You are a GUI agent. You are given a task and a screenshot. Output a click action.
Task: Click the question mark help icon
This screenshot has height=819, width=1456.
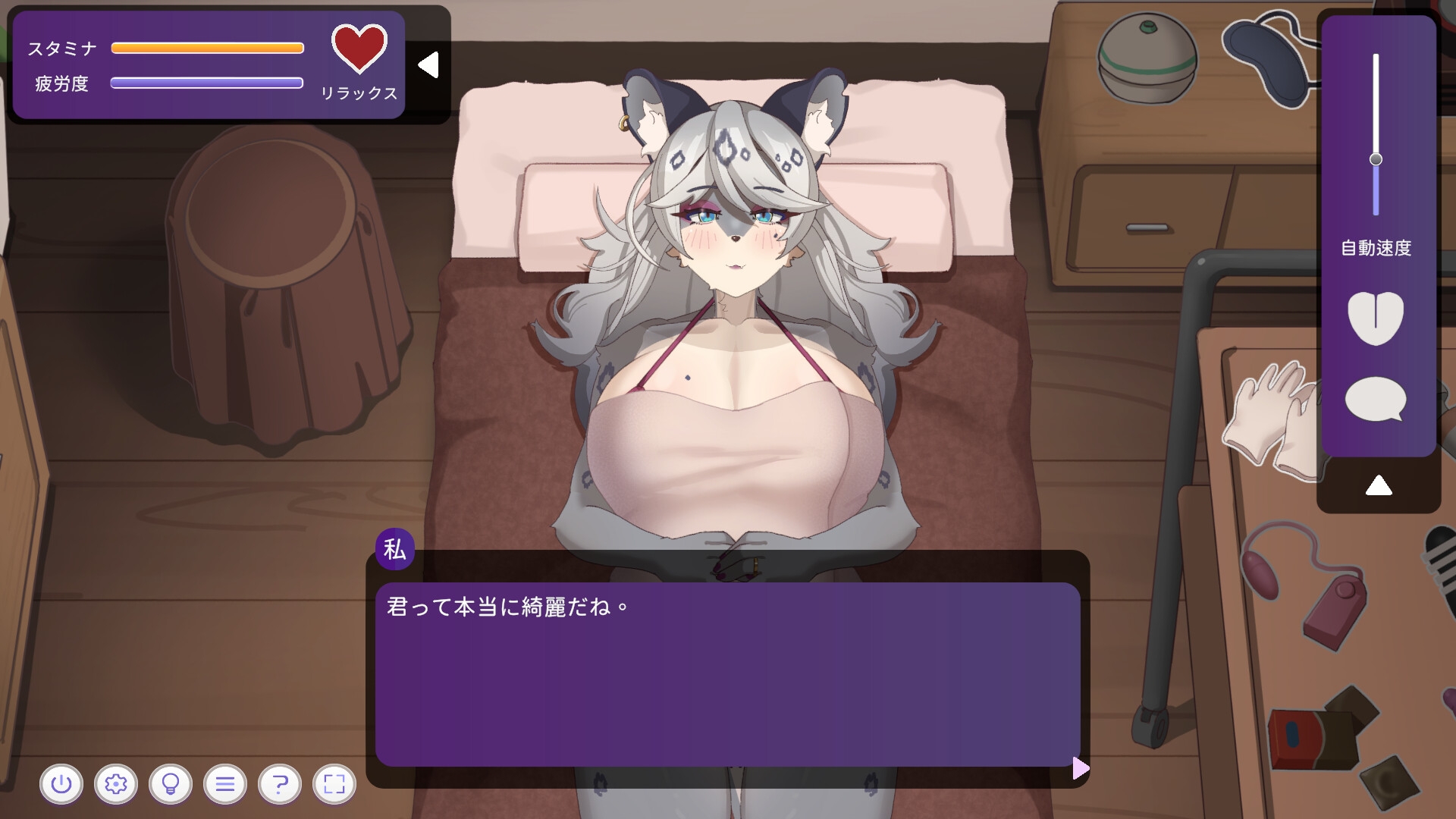pyautogui.click(x=279, y=784)
